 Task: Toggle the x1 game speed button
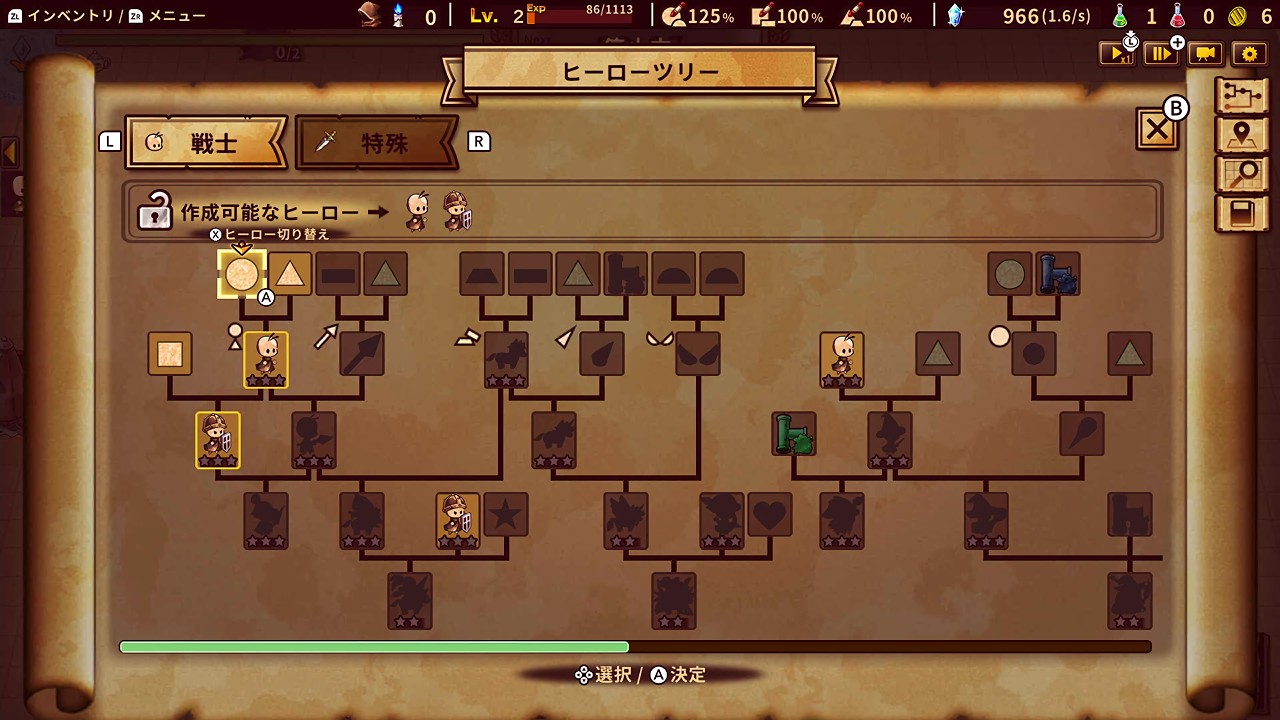[x=1116, y=54]
